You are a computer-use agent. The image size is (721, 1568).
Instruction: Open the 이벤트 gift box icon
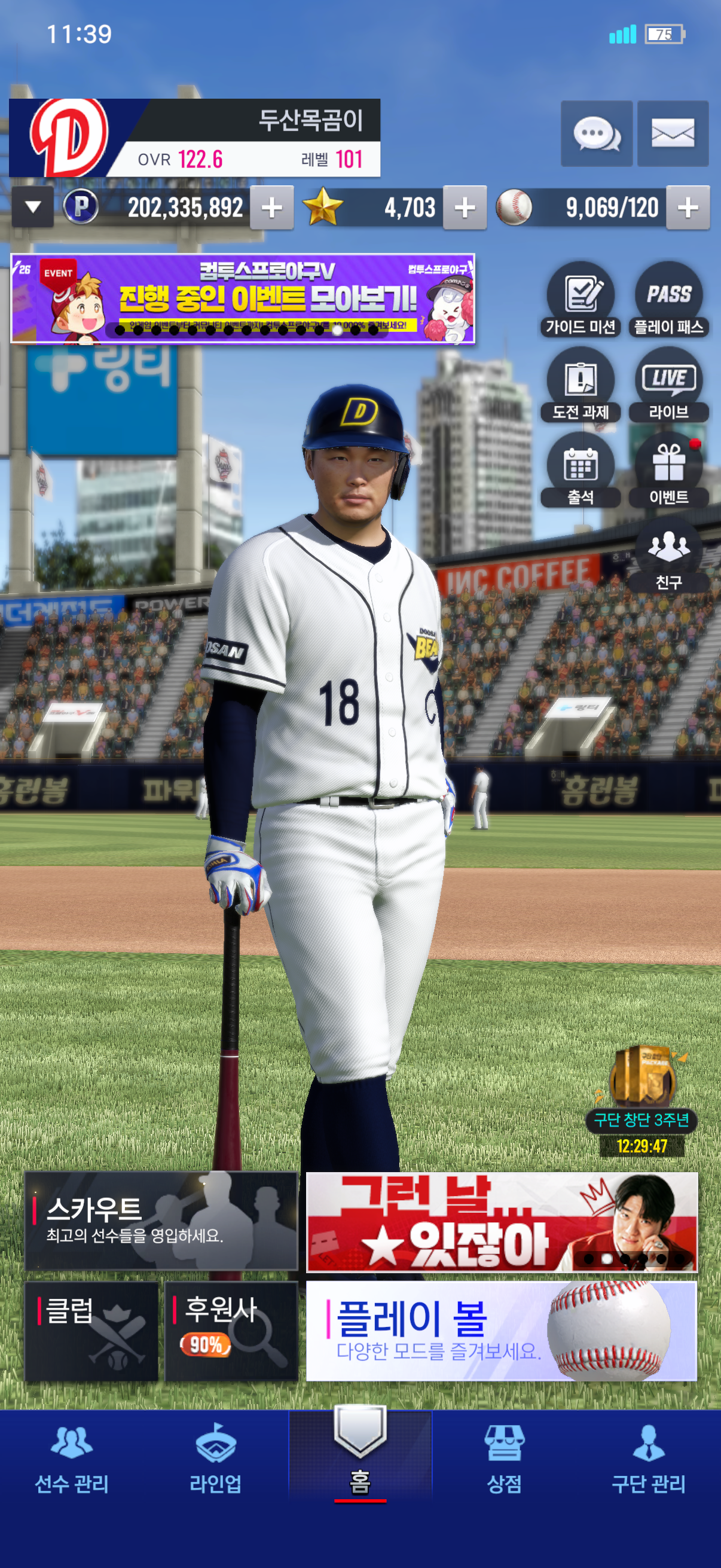(x=668, y=470)
